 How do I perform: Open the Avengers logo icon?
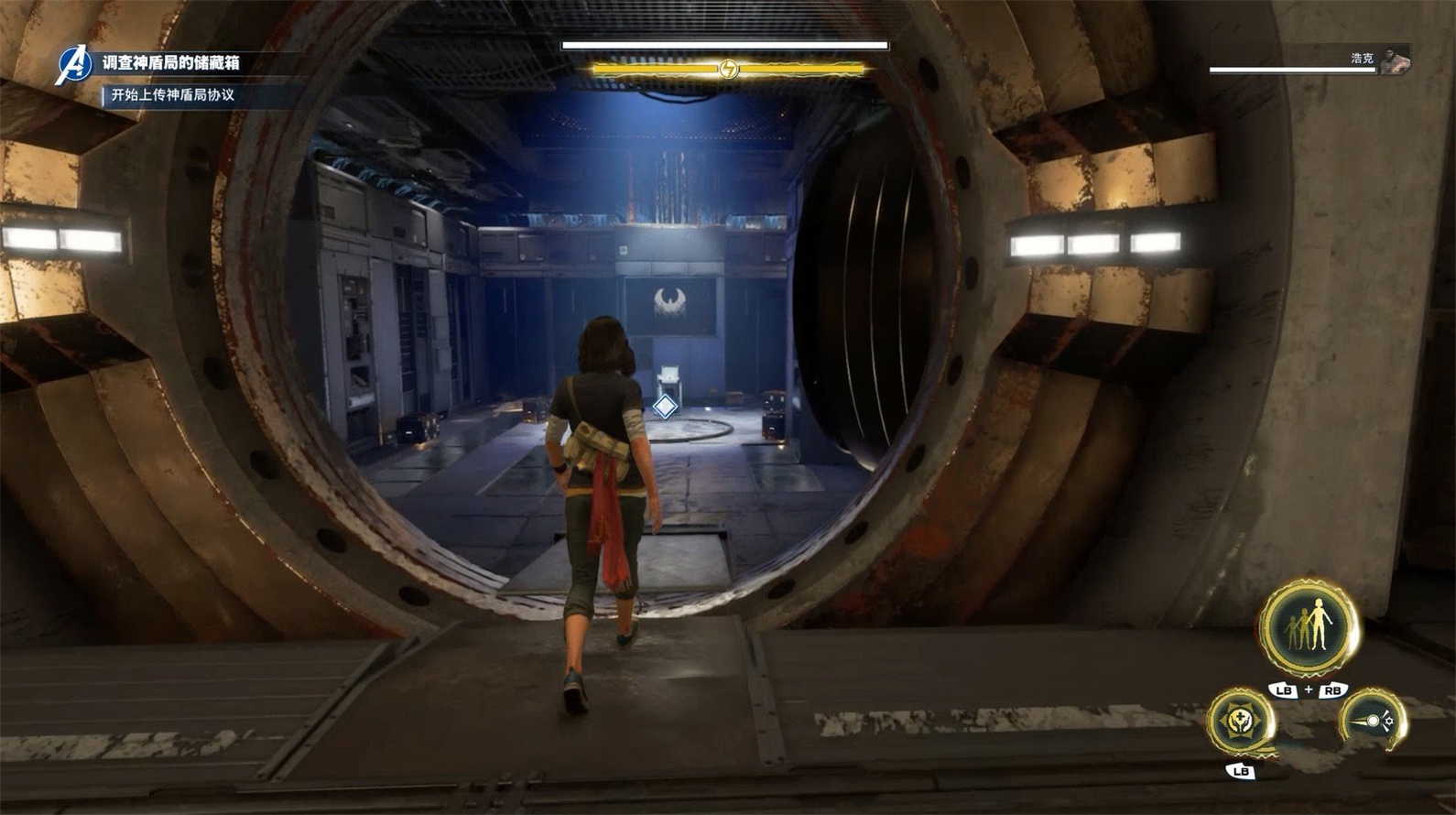pos(72,64)
